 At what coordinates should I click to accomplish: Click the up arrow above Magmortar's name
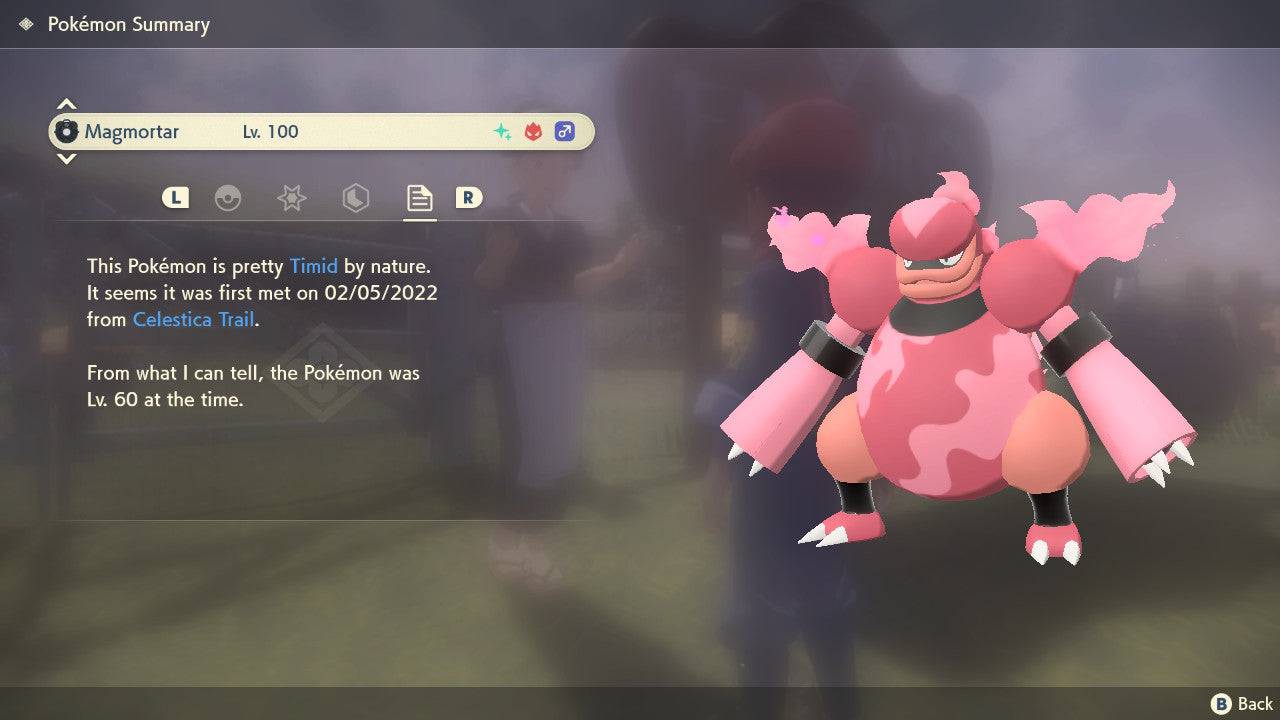click(x=66, y=101)
